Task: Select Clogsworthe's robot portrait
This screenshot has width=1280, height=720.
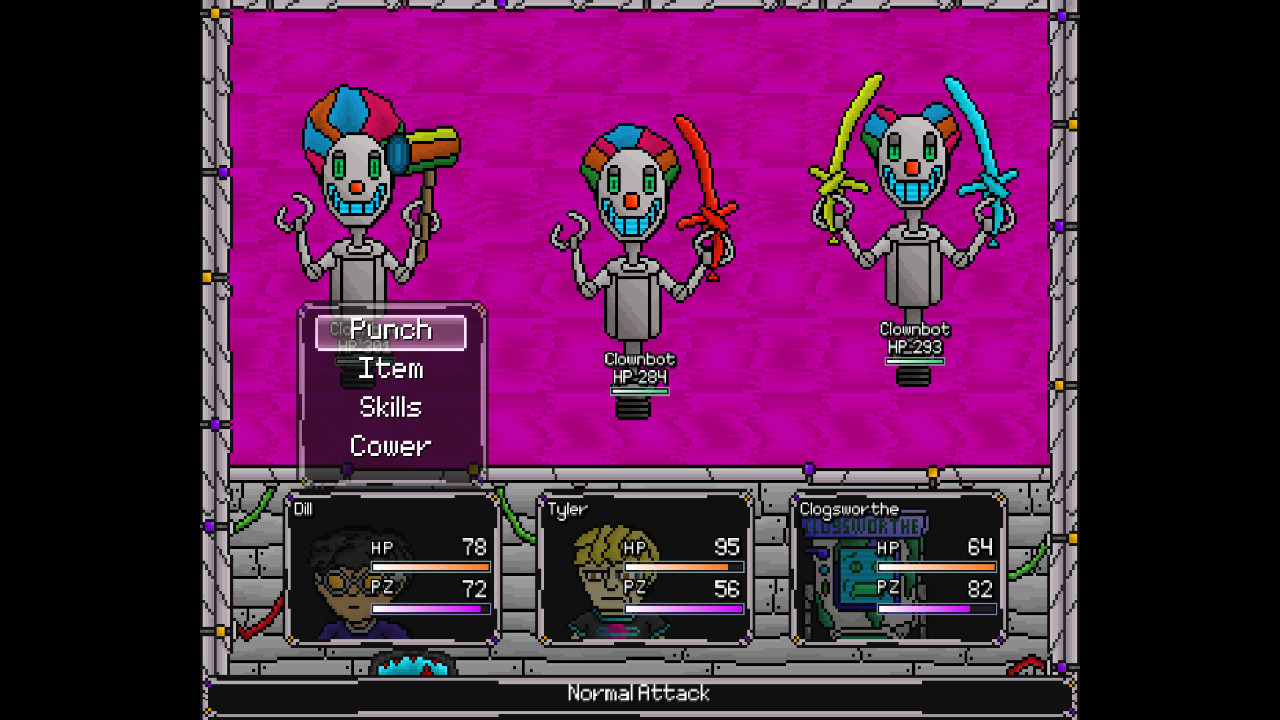Action: coord(848,580)
